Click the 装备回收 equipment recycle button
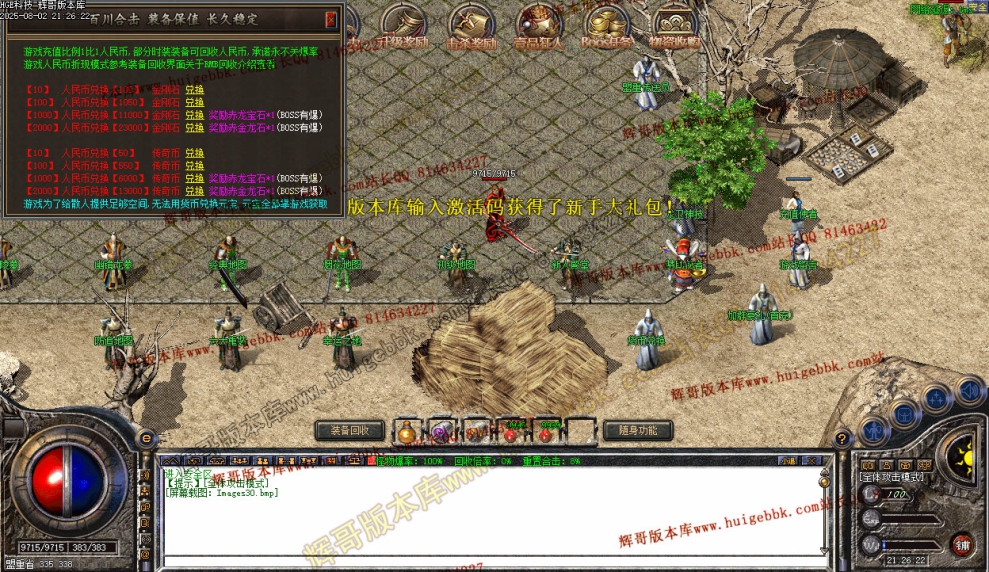This screenshot has height=572, width=989. tap(350, 430)
